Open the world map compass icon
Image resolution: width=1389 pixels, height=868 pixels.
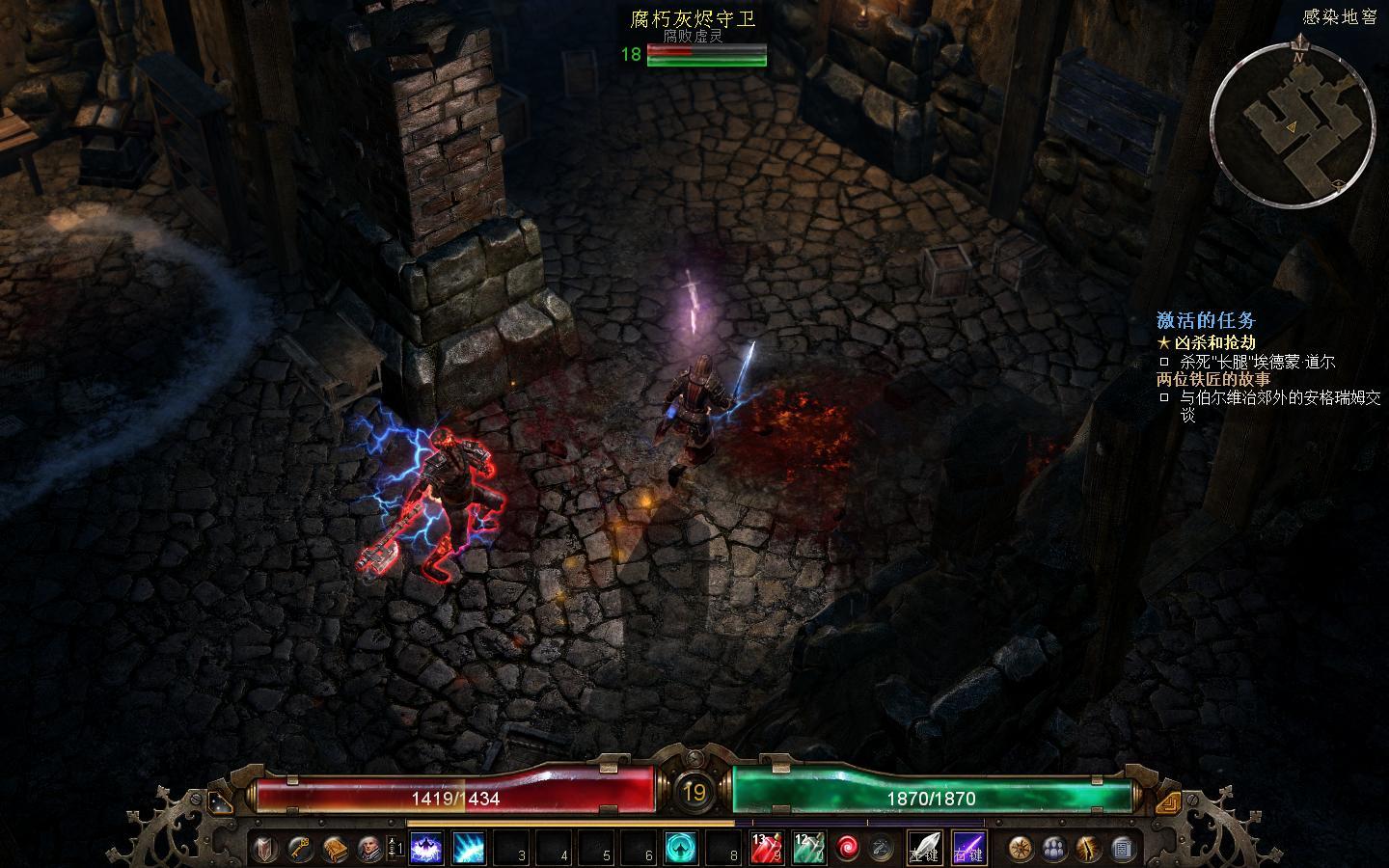(1021, 849)
